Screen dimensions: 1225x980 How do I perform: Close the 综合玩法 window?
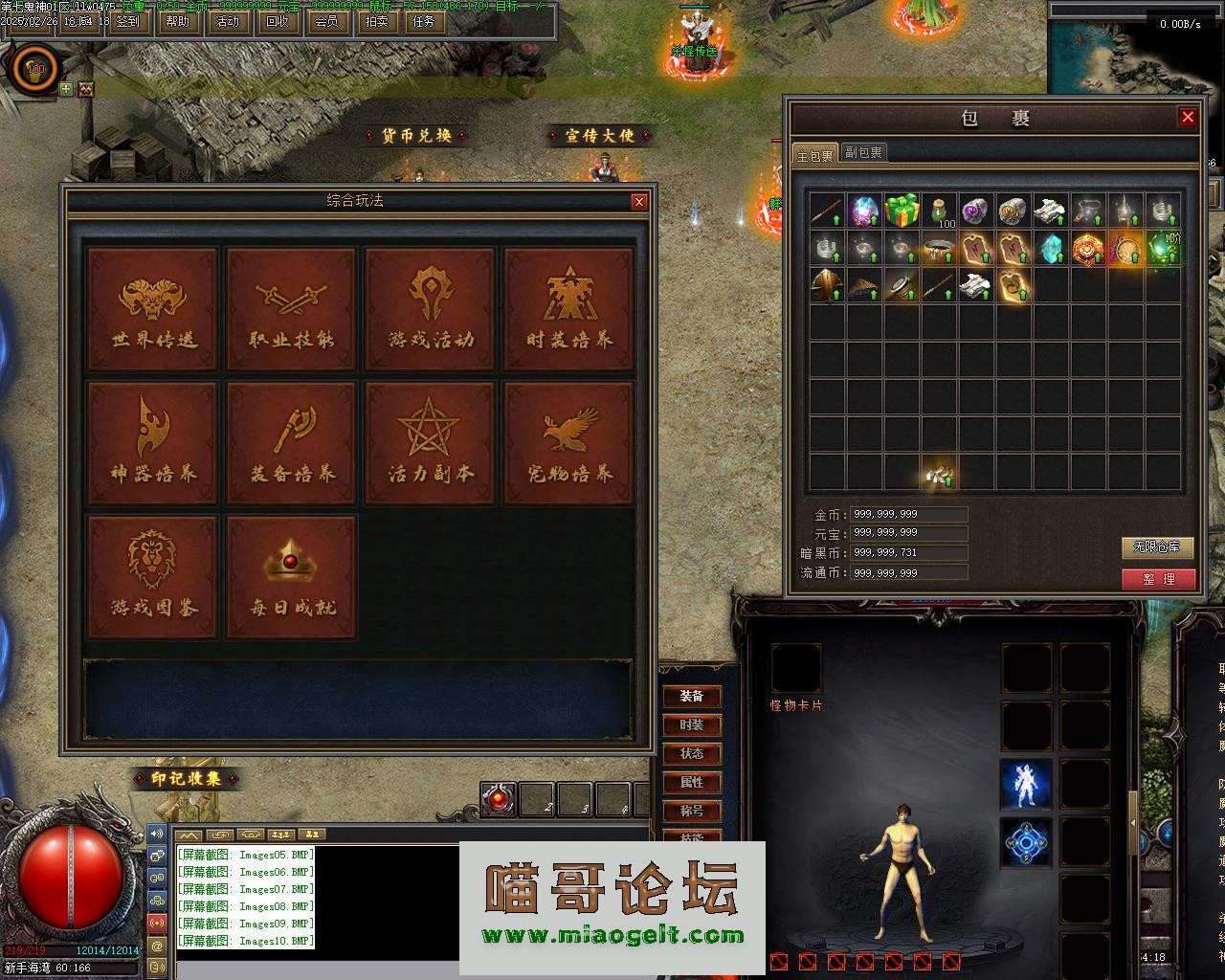[639, 201]
